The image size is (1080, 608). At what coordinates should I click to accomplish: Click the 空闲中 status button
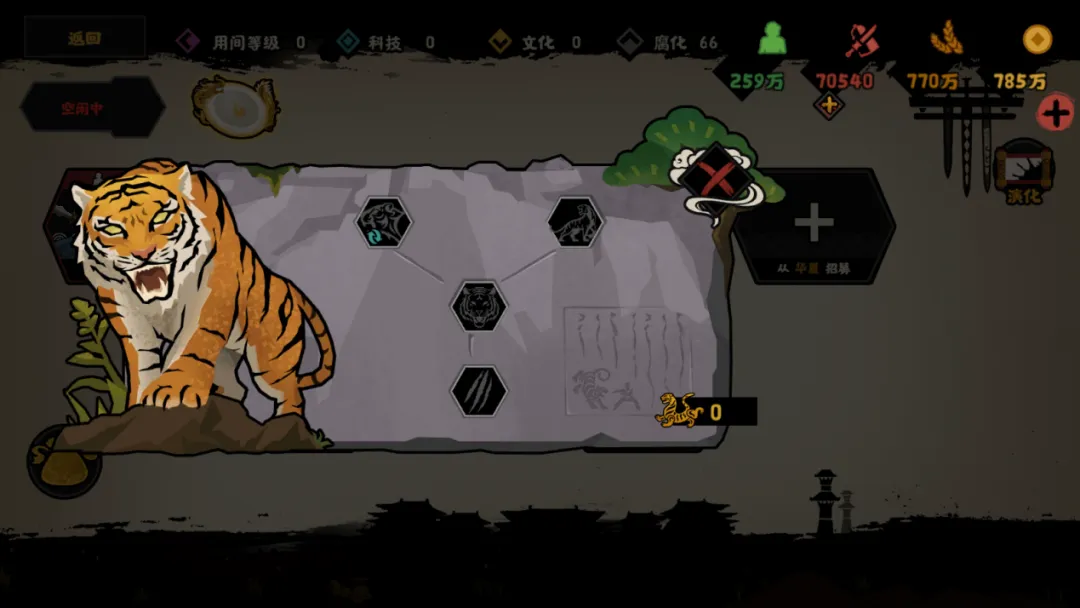(x=90, y=108)
